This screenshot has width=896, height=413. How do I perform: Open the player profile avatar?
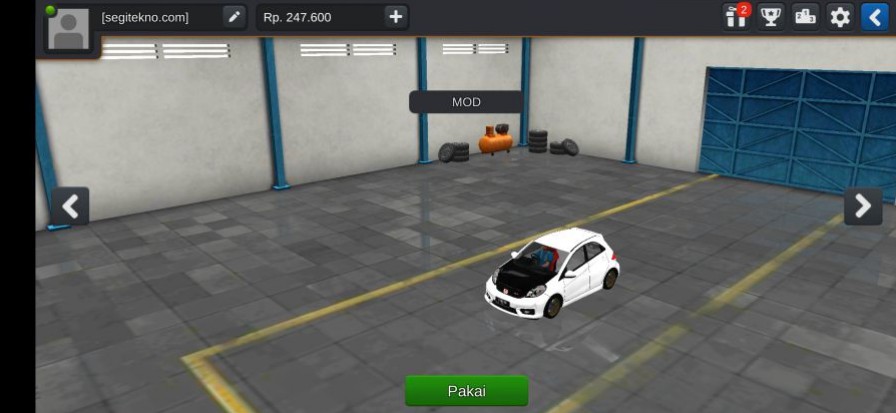68,29
